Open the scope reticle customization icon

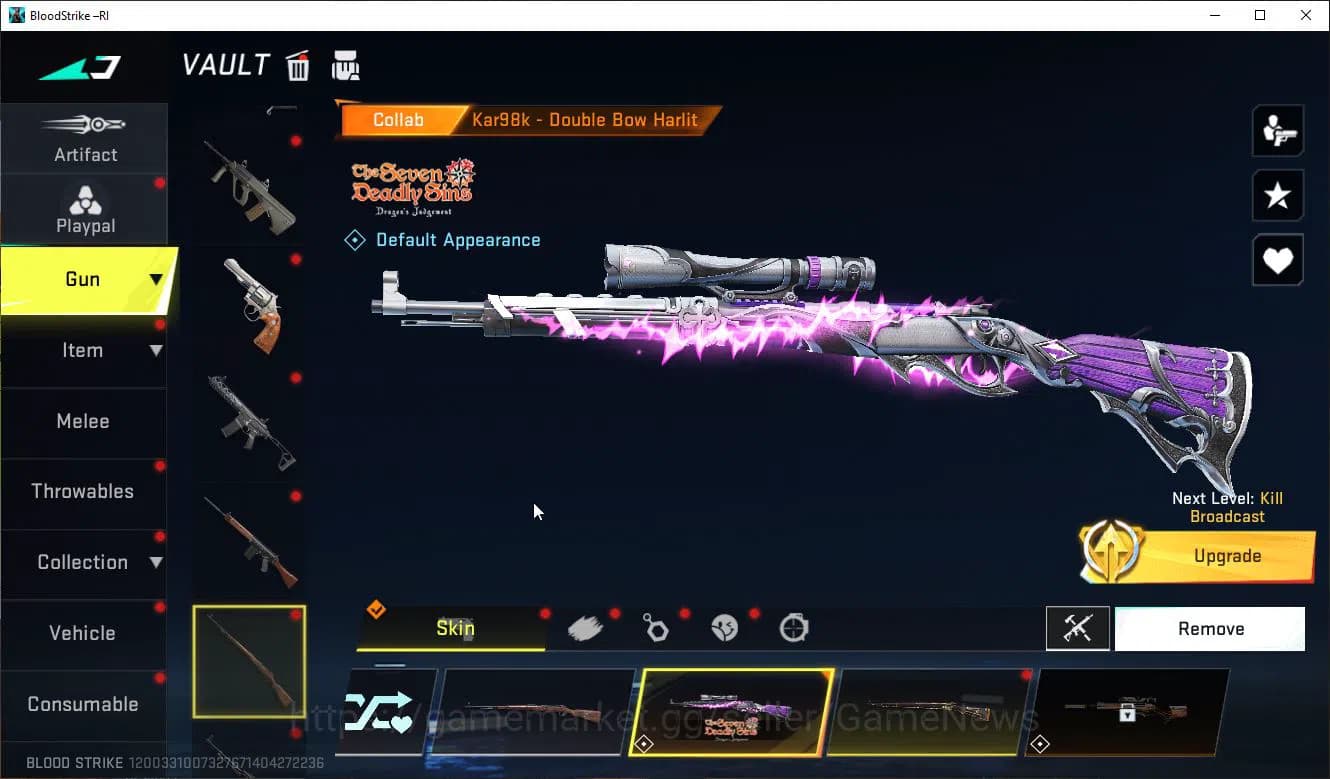tap(792, 626)
